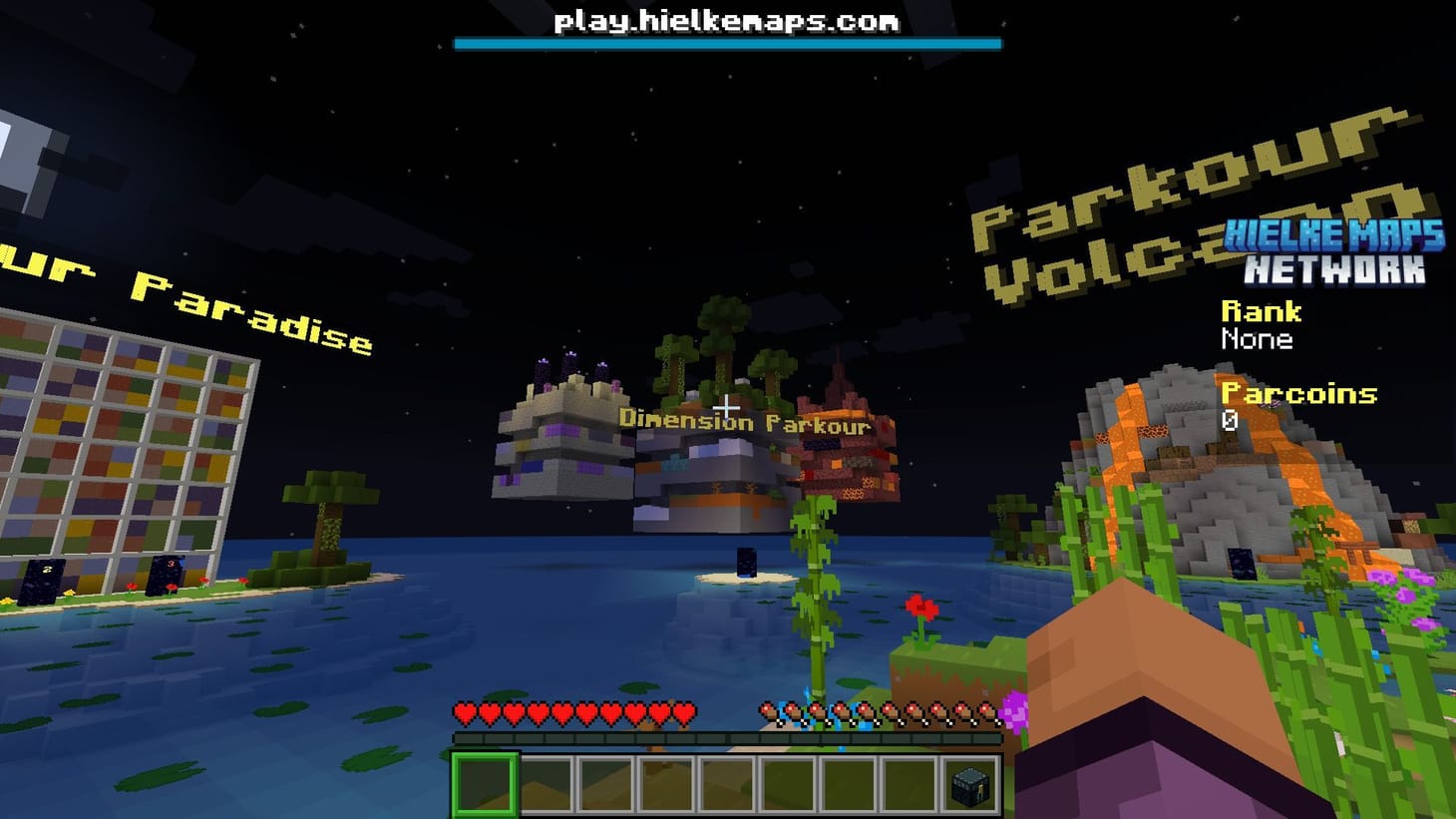Click the crosshair at screen center
Image resolution: width=1456 pixels, height=819 pixels.
coord(728,408)
